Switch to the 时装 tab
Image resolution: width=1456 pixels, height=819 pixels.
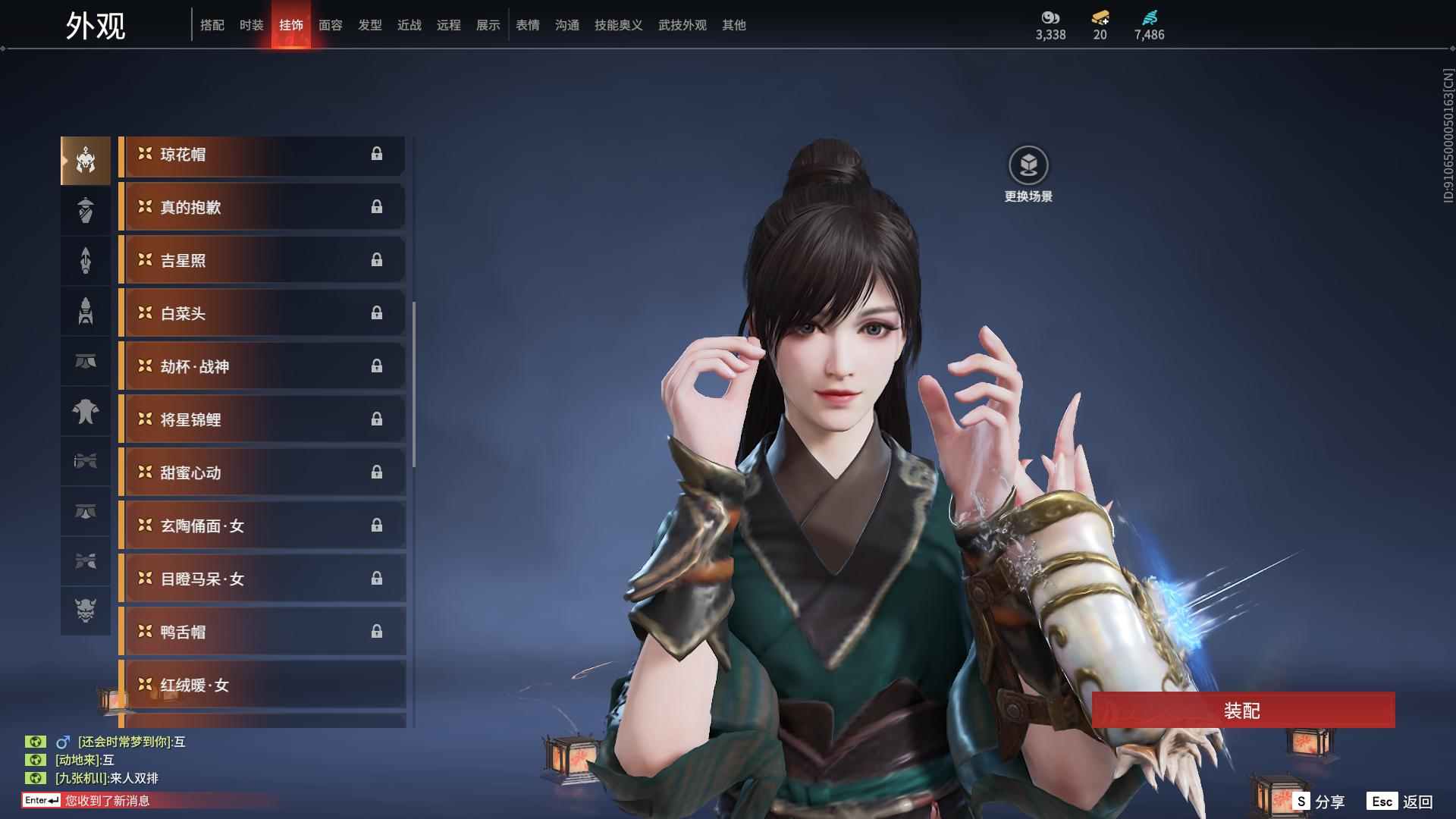[x=251, y=25]
